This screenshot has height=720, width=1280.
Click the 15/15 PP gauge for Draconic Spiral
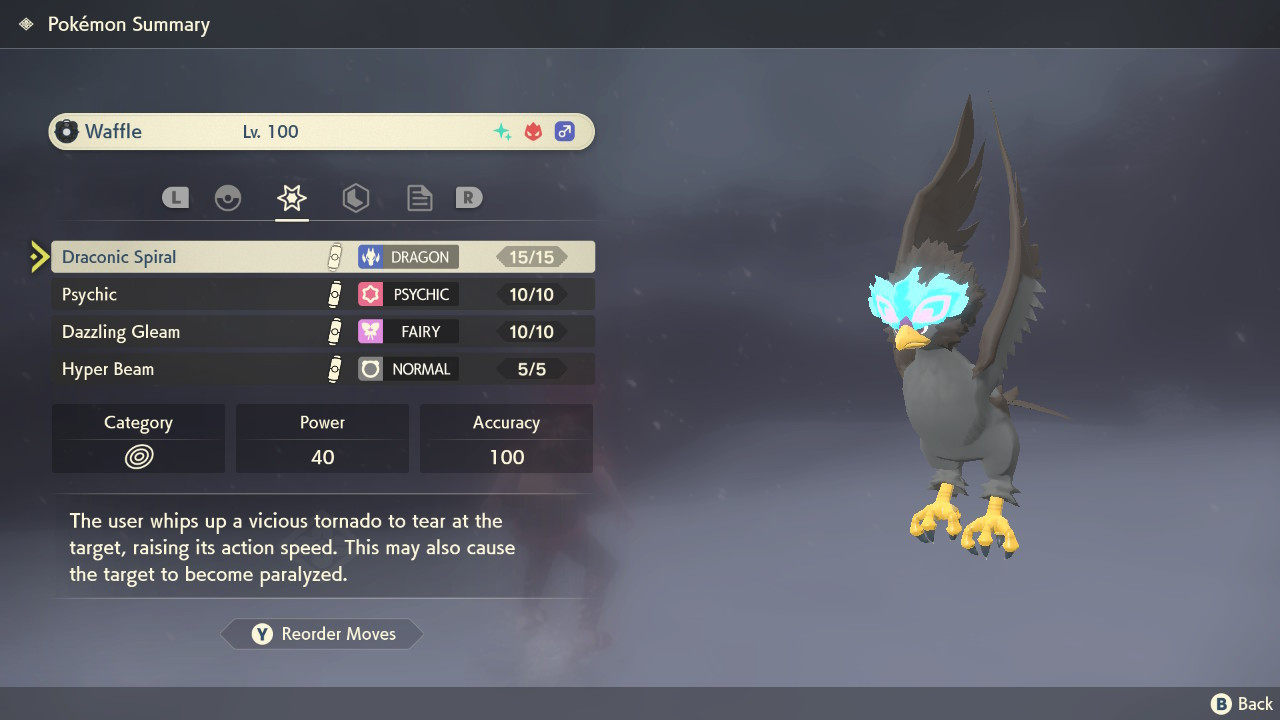(x=531, y=256)
